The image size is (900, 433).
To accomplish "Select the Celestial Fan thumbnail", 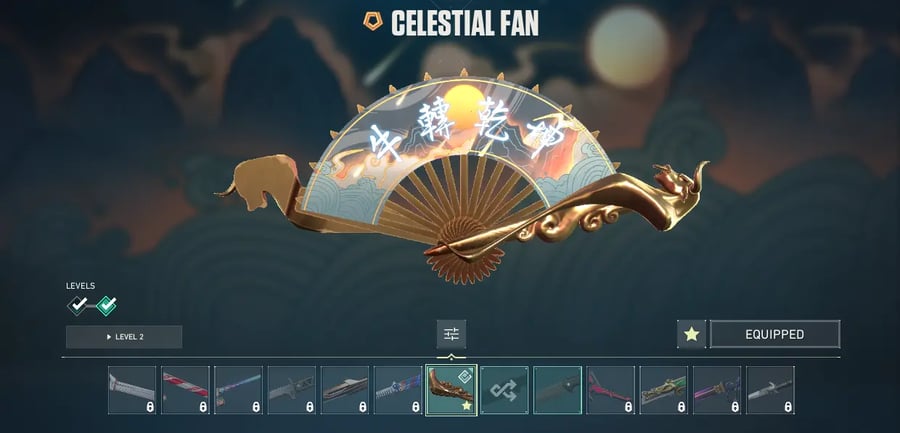I will coord(451,389).
